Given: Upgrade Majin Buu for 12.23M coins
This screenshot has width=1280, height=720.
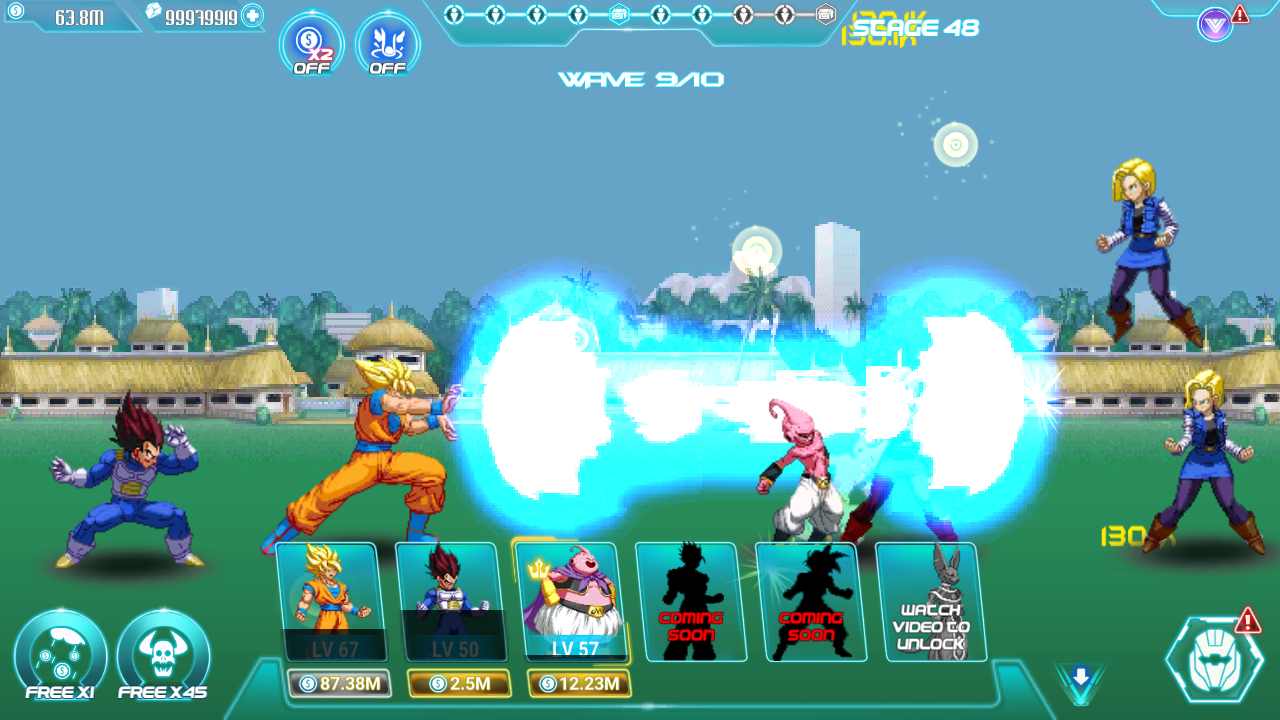Looking at the screenshot, I should pos(579,684).
